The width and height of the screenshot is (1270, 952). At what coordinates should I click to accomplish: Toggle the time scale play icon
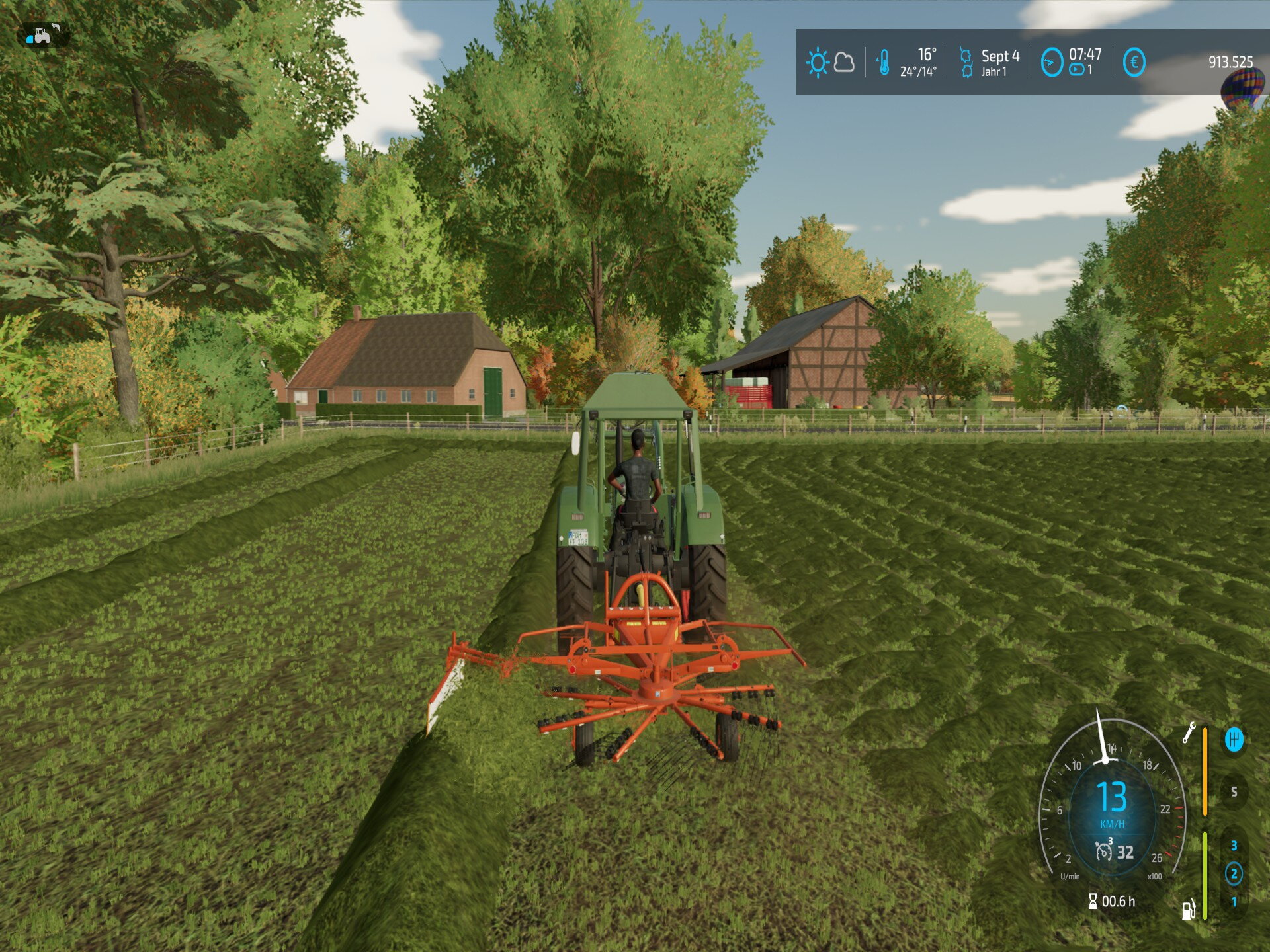click(x=1077, y=70)
